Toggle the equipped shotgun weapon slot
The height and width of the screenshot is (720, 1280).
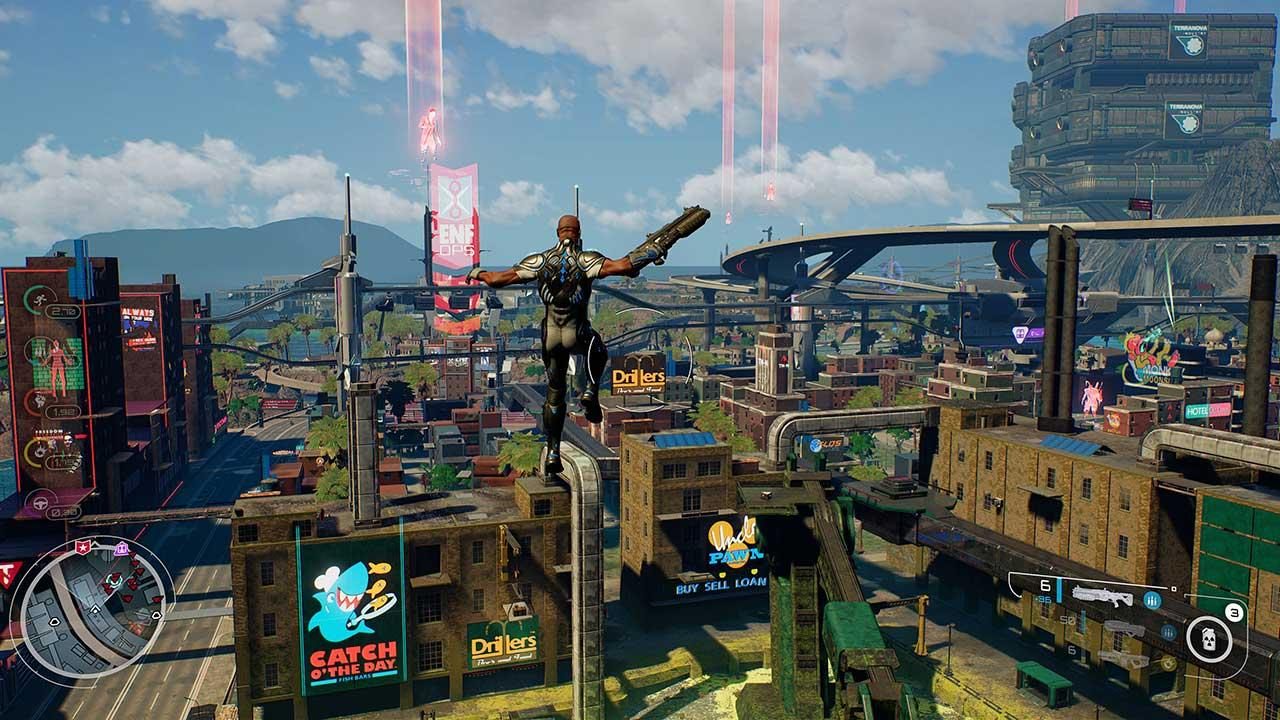[1103, 596]
